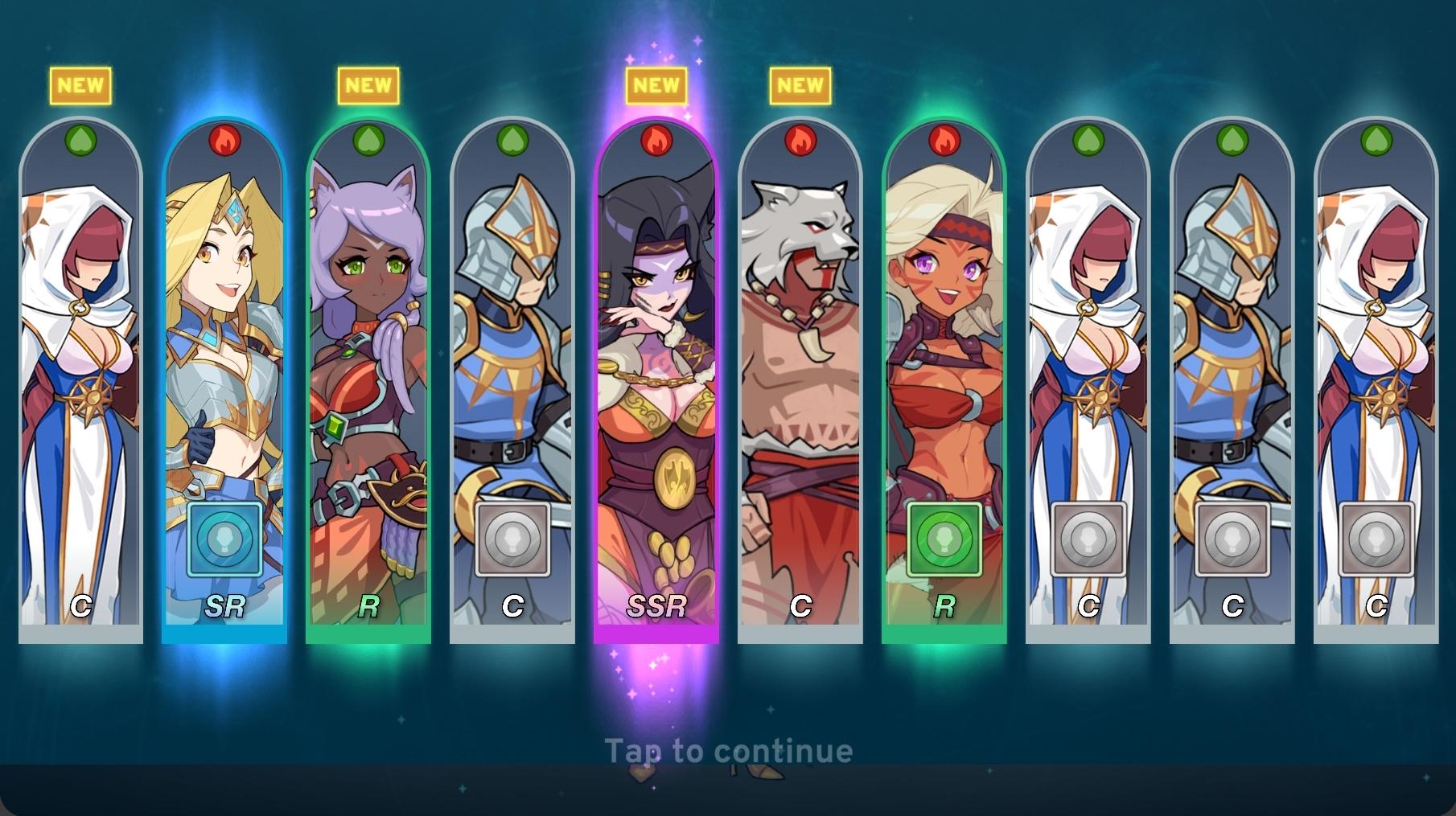Screen dimensions: 1456x816
Task: Click the NEW badge above the first card
Action: tap(80, 84)
